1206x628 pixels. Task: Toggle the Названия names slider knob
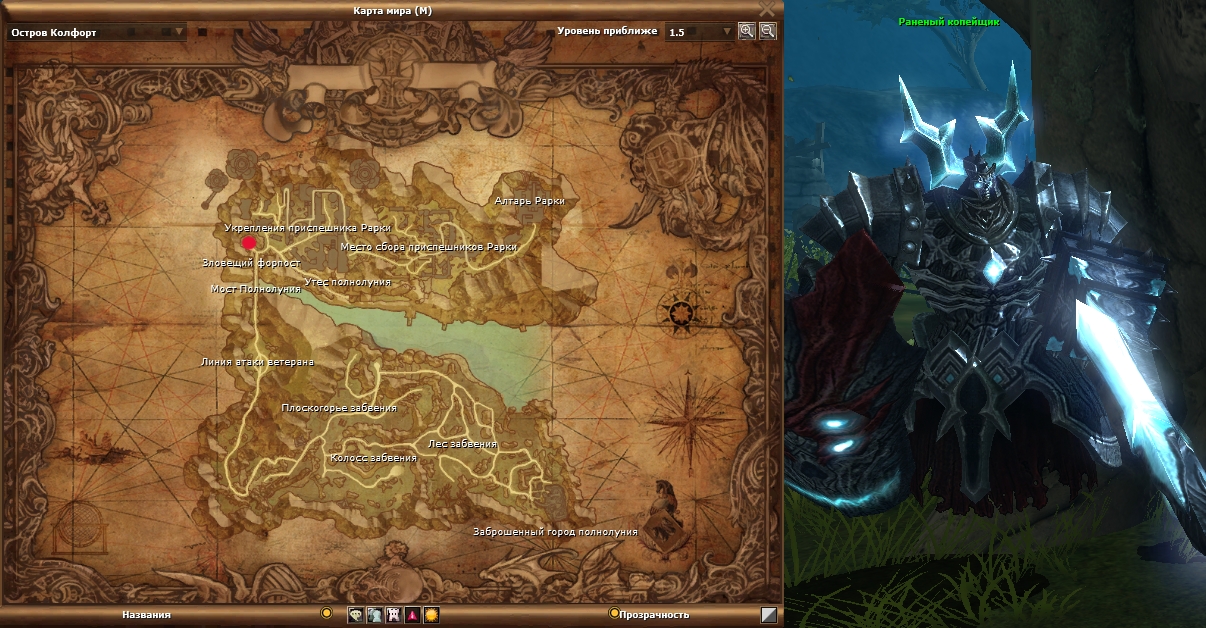tap(325, 613)
